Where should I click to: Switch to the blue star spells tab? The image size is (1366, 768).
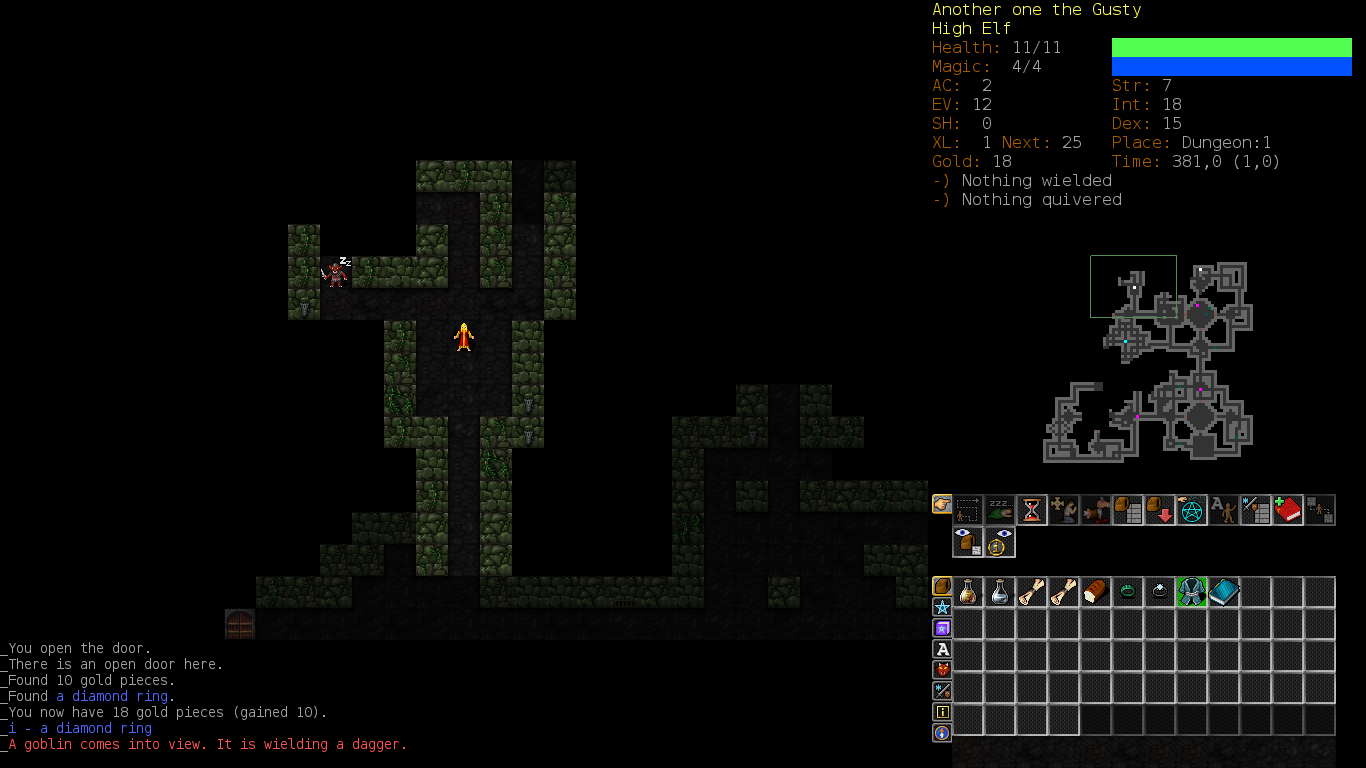pyautogui.click(x=942, y=607)
